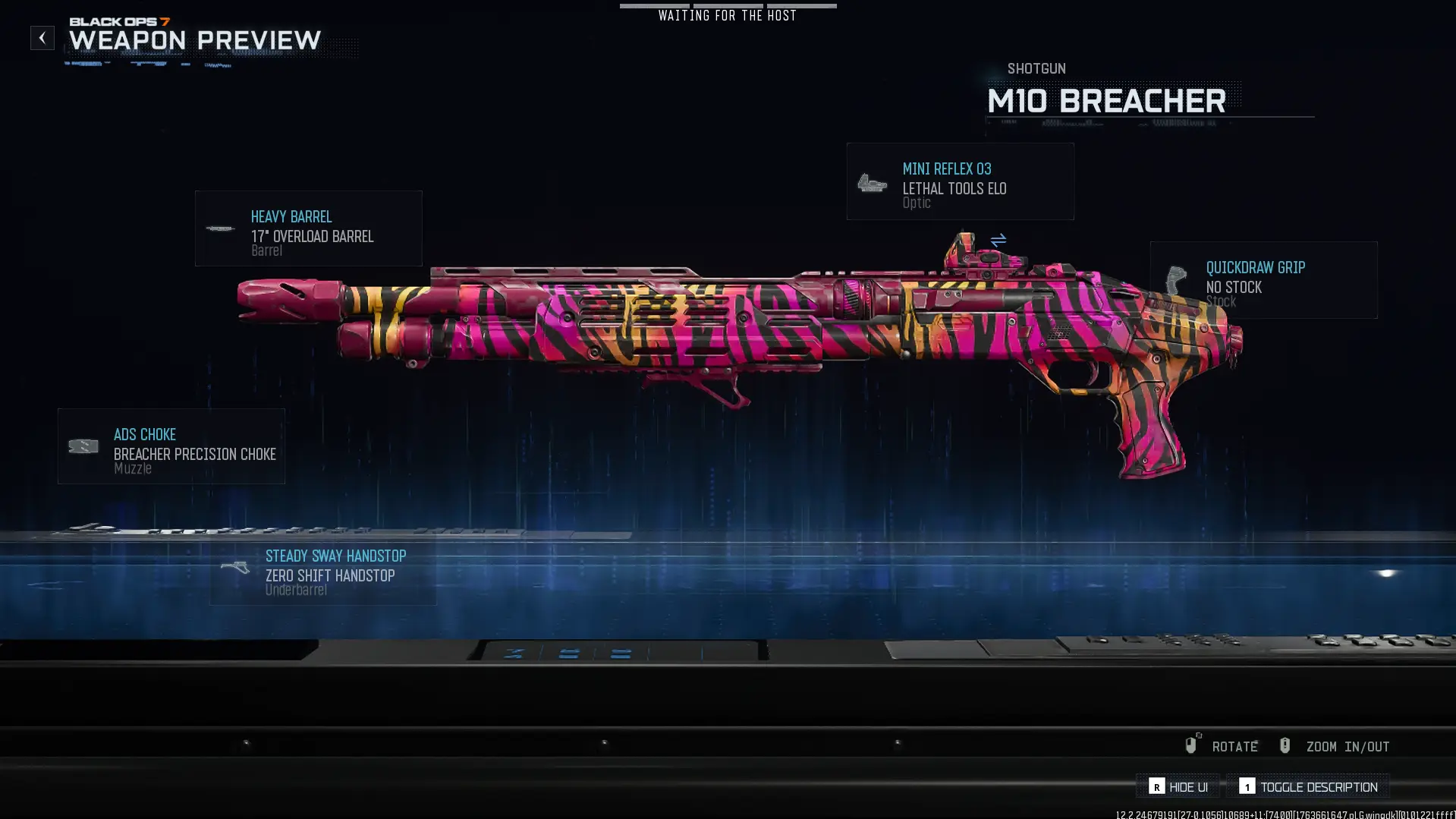This screenshot has width=1456, height=819.
Task: Open the Heavy Barrel attachment card
Action: pyautogui.click(x=308, y=228)
